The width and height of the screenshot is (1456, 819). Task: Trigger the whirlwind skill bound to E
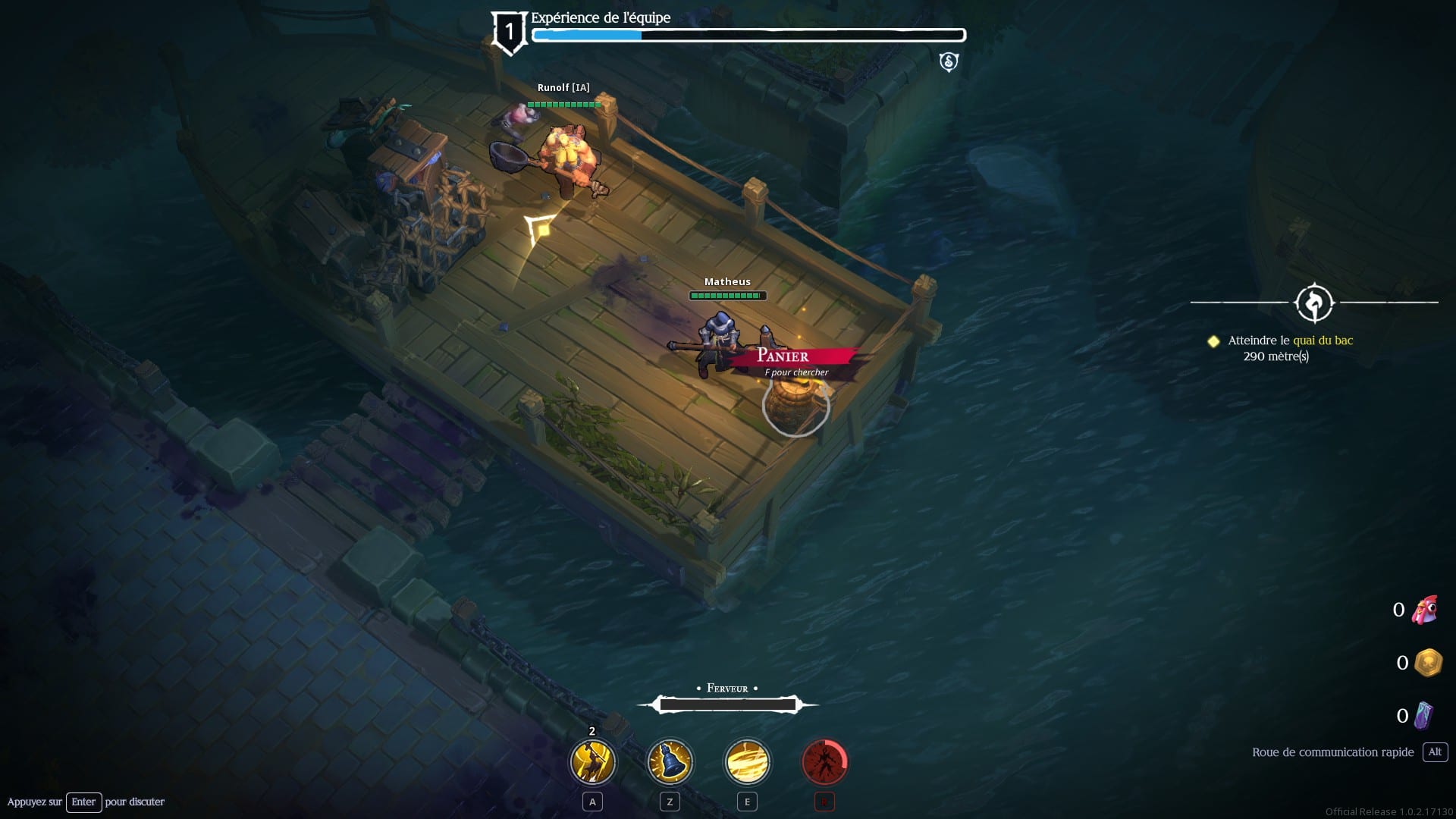pyautogui.click(x=747, y=762)
